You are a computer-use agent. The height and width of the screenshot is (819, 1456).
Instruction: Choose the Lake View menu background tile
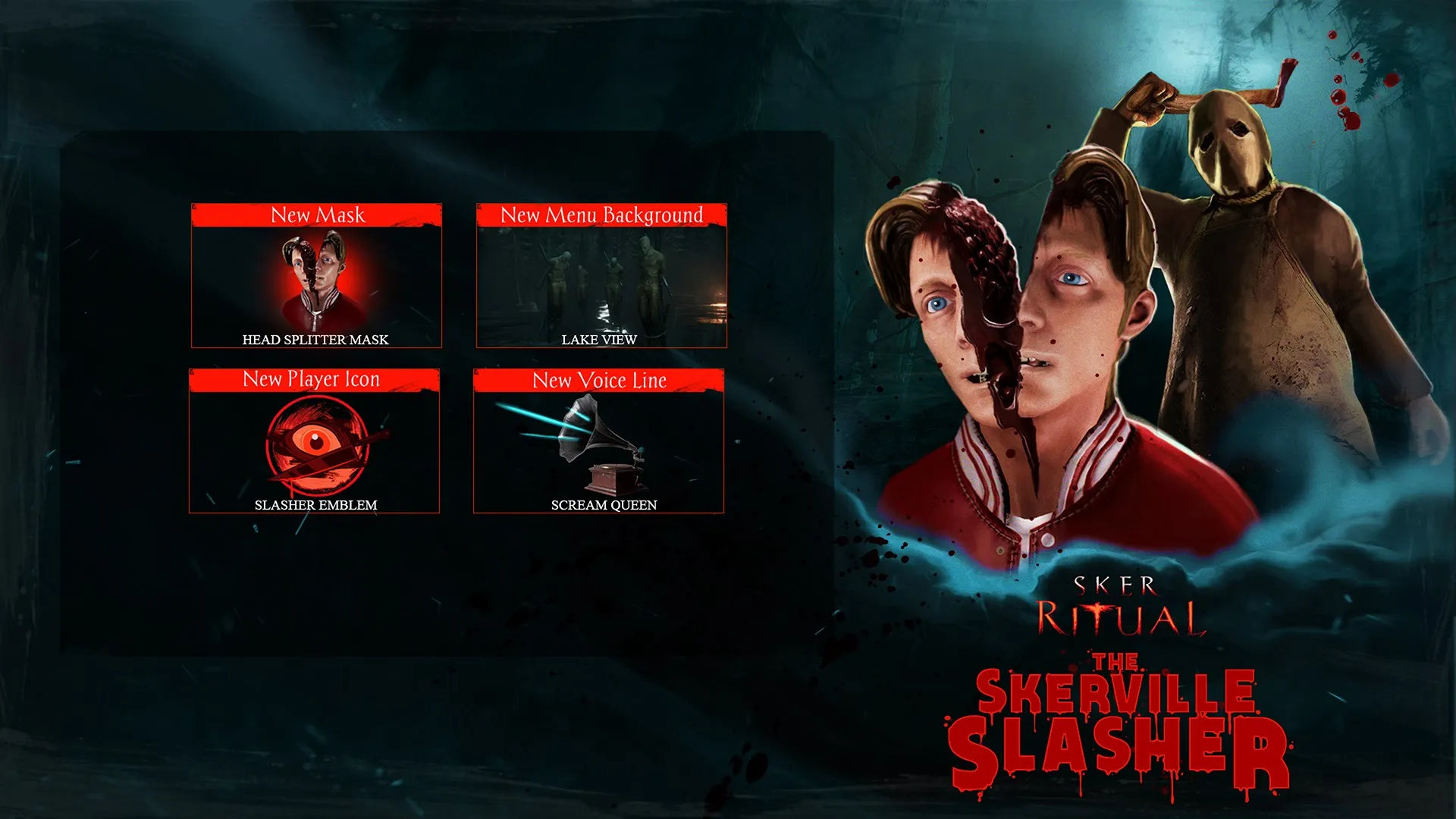[601, 277]
